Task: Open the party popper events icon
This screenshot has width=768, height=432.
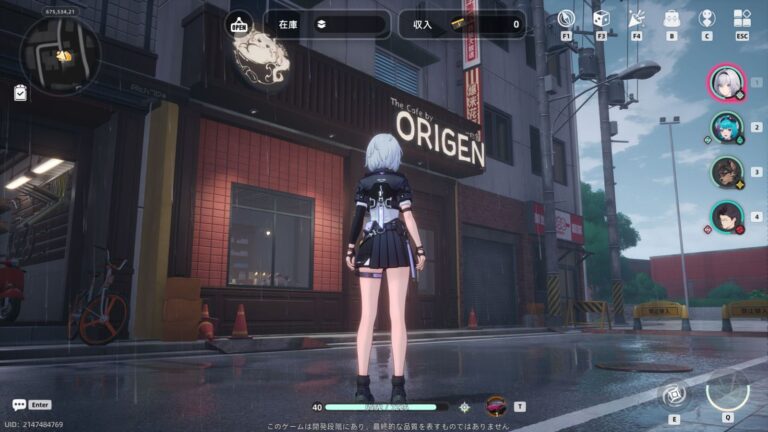Action: [635, 18]
